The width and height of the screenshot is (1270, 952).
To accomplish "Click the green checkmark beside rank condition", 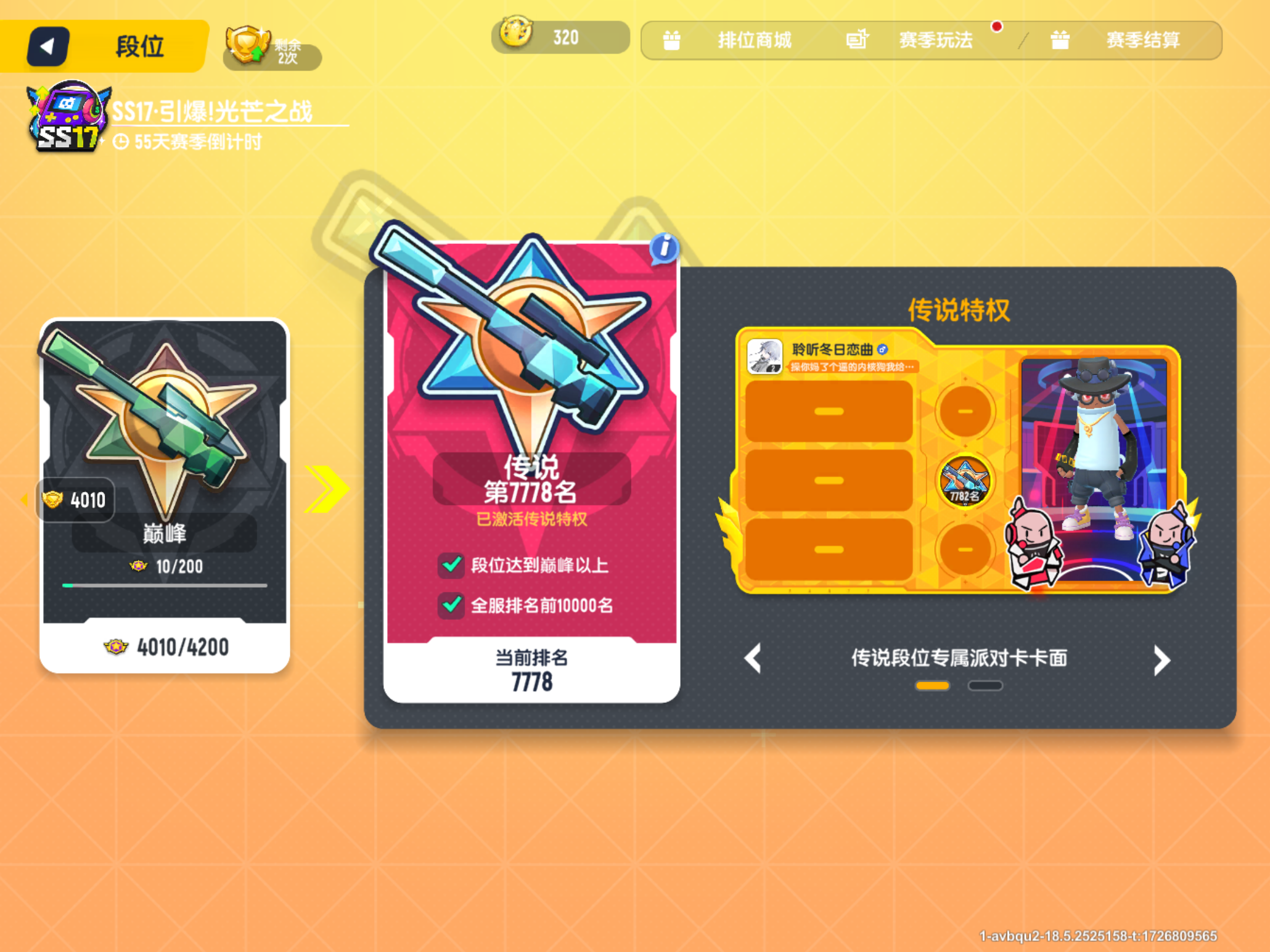I will tap(450, 604).
